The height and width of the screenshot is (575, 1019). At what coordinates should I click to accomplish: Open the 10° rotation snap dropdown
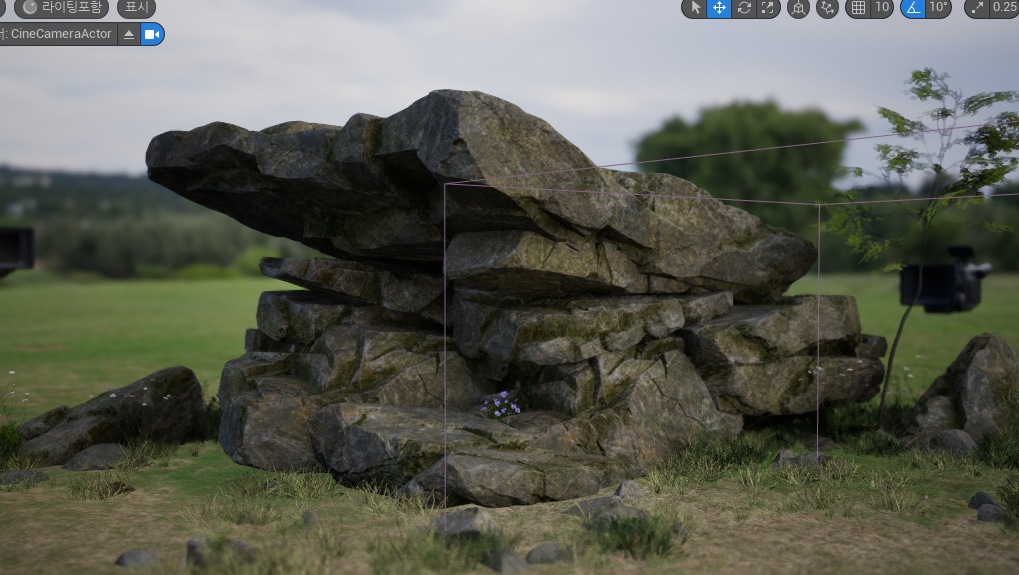[938, 8]
